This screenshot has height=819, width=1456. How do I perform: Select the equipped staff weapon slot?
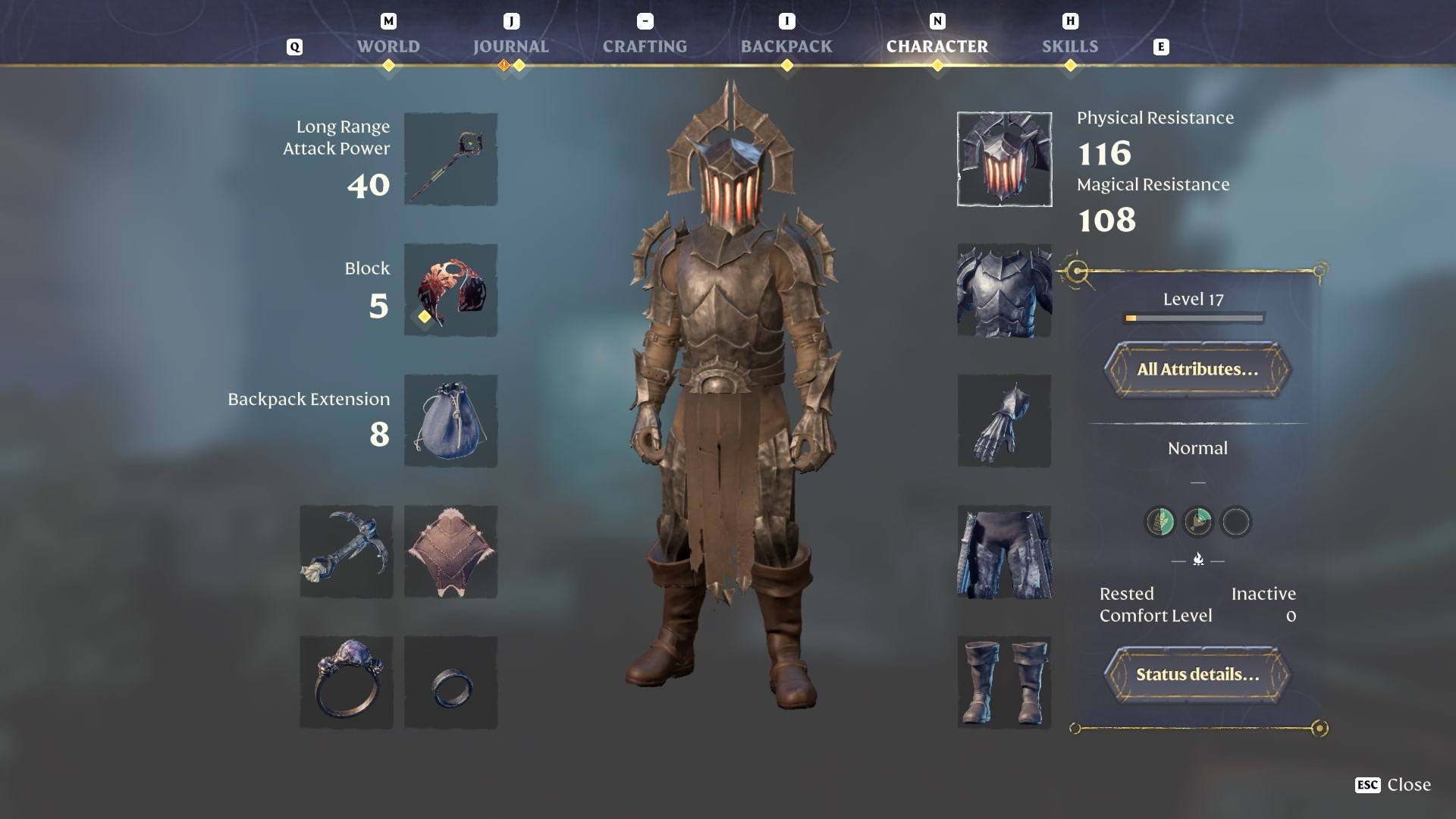pyautogui.click(x=450, y=159)
